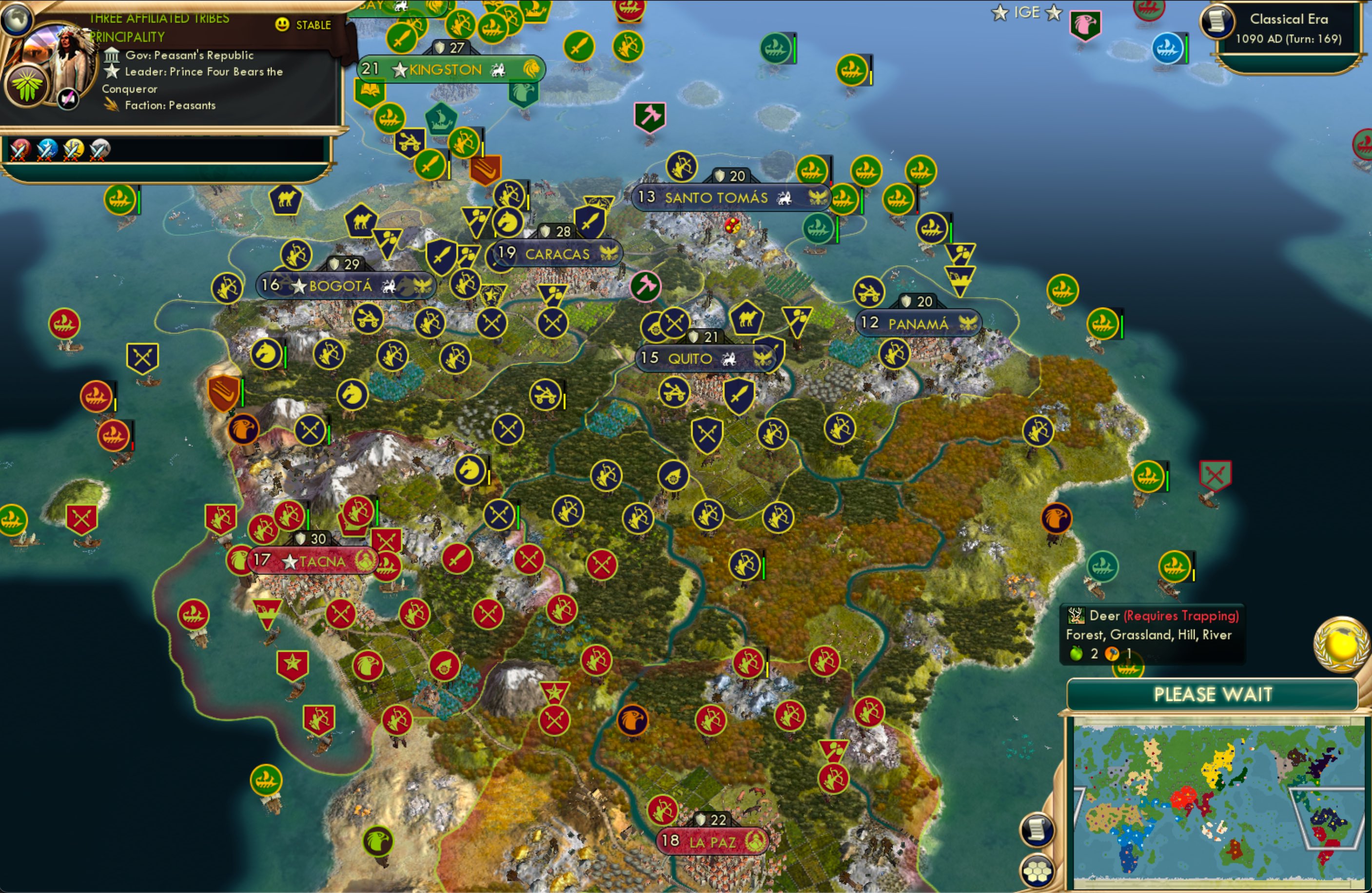
Task: Select the pink hammer build icon near Quito
Action: tap(647, 287)
